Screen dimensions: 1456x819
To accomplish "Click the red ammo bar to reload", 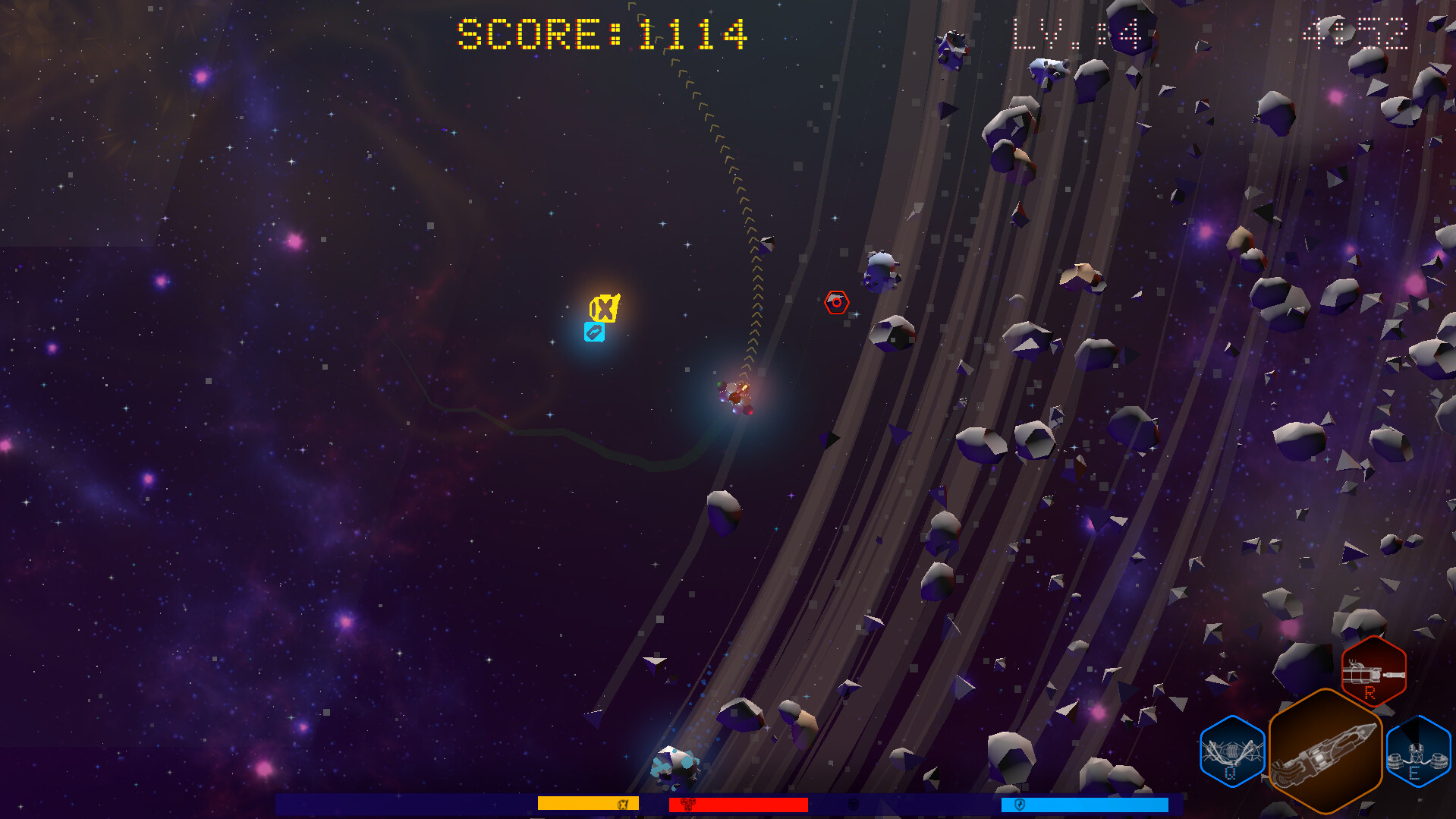I will (x=736, y=802).
